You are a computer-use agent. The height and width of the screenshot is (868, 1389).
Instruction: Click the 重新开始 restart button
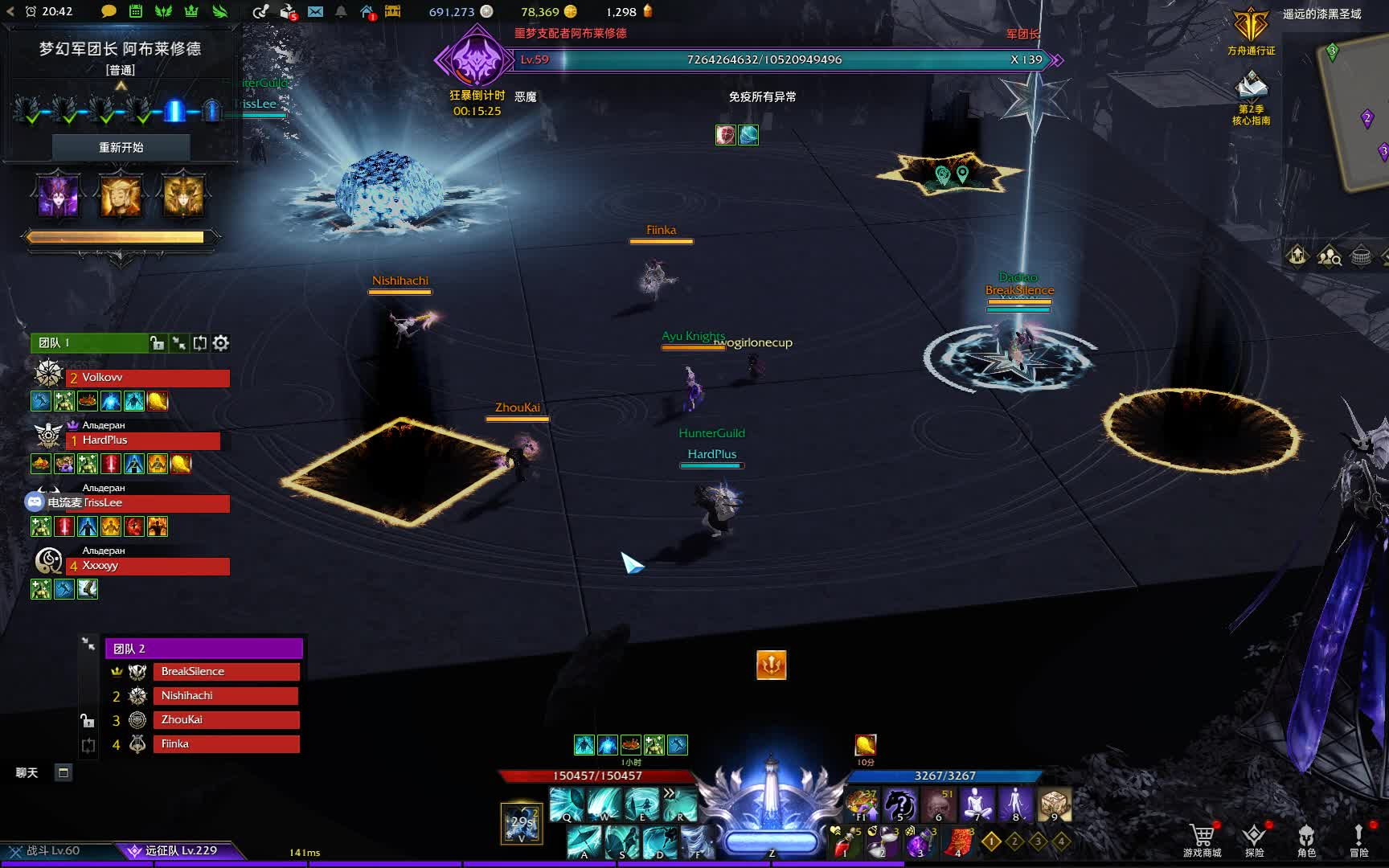[x=121, y=147]
